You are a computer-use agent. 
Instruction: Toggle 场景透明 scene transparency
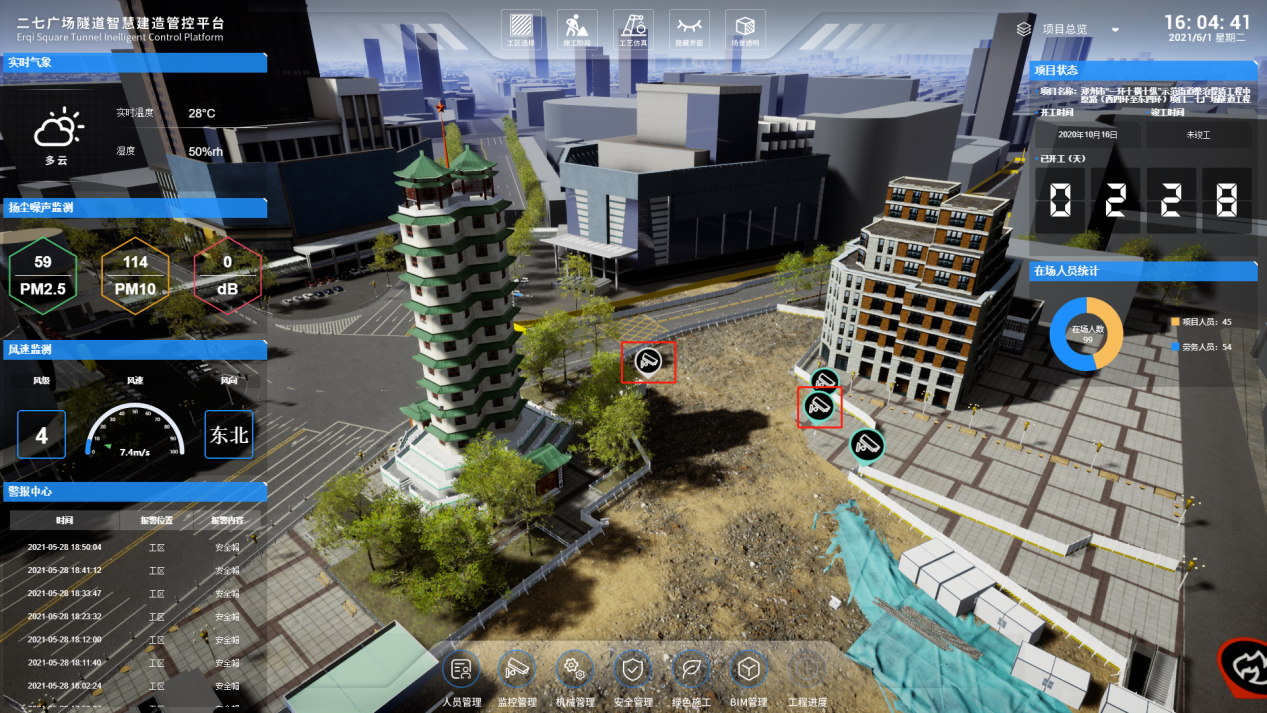[745, 28]
